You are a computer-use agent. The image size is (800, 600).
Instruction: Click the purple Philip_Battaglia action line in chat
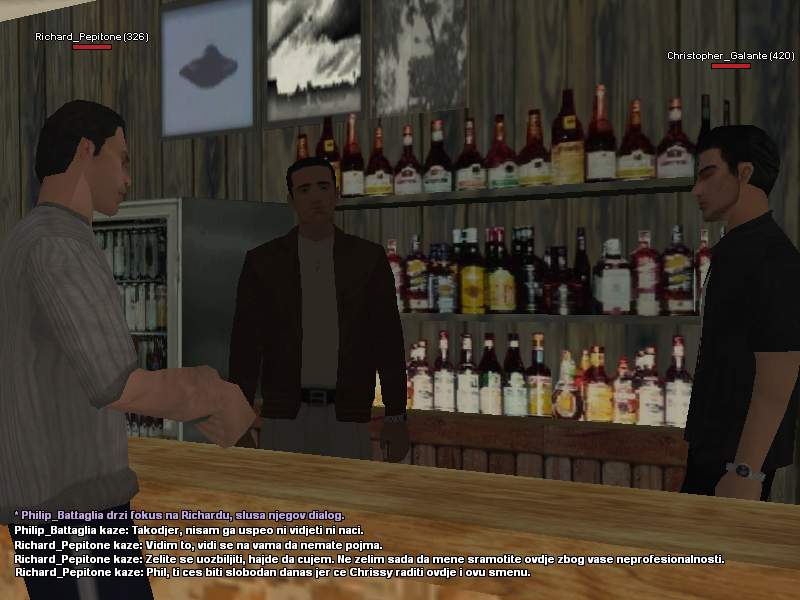[x=179, y=515]
